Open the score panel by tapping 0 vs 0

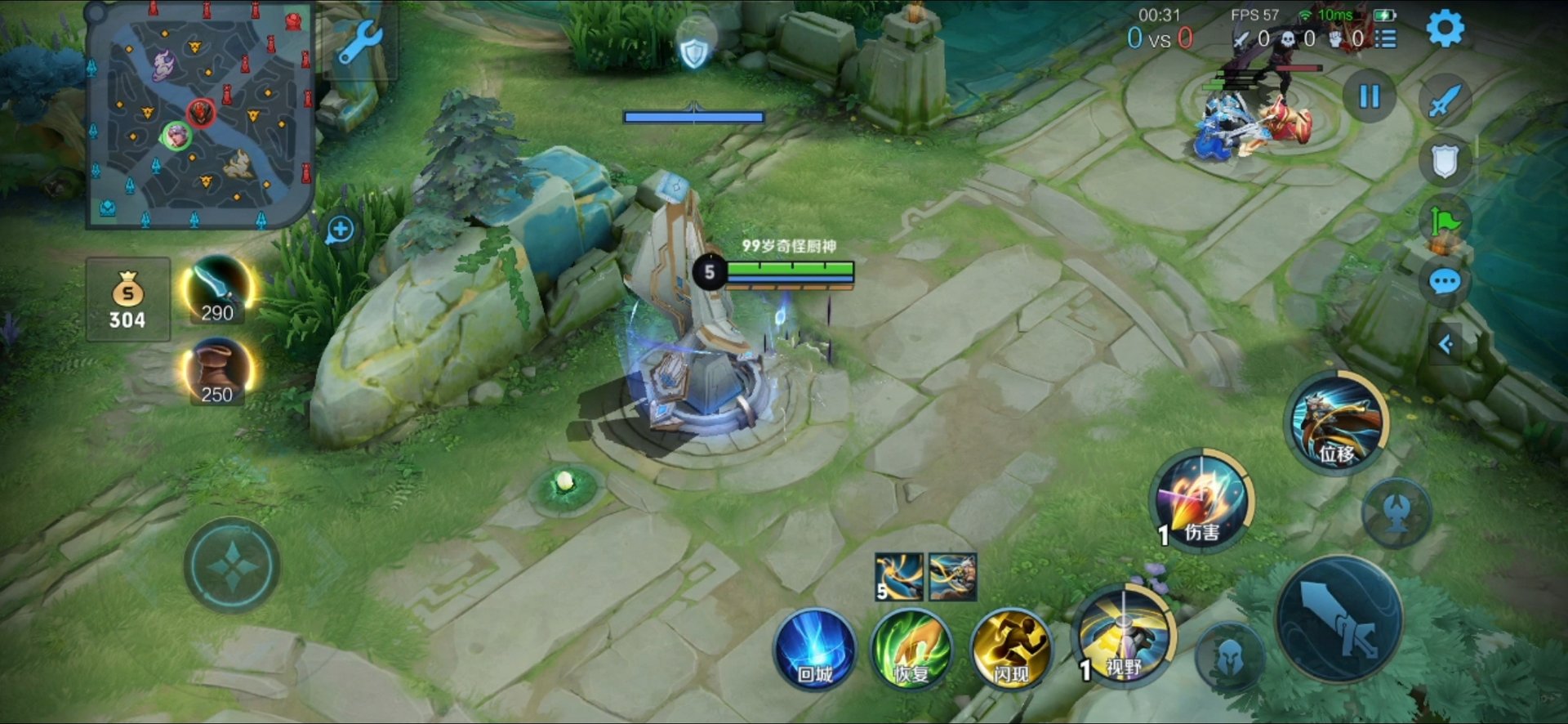click(1160, 37)
